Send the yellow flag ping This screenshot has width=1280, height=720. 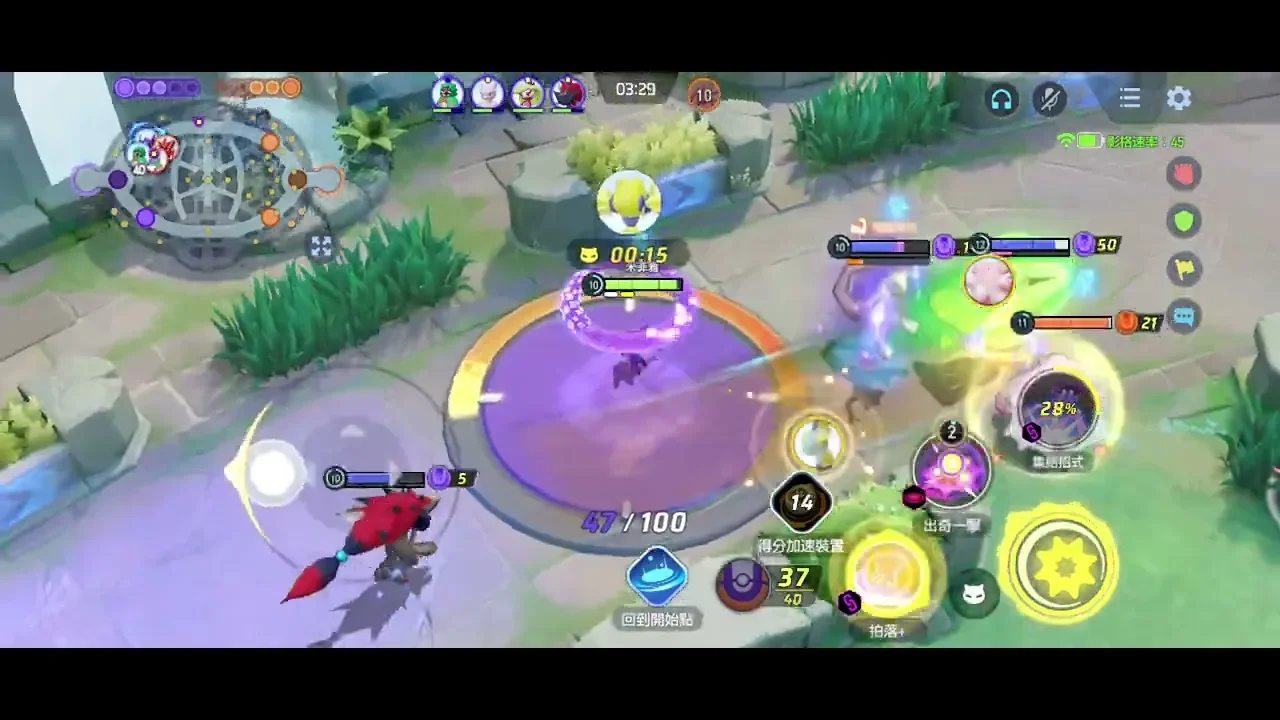point(1184,268)
